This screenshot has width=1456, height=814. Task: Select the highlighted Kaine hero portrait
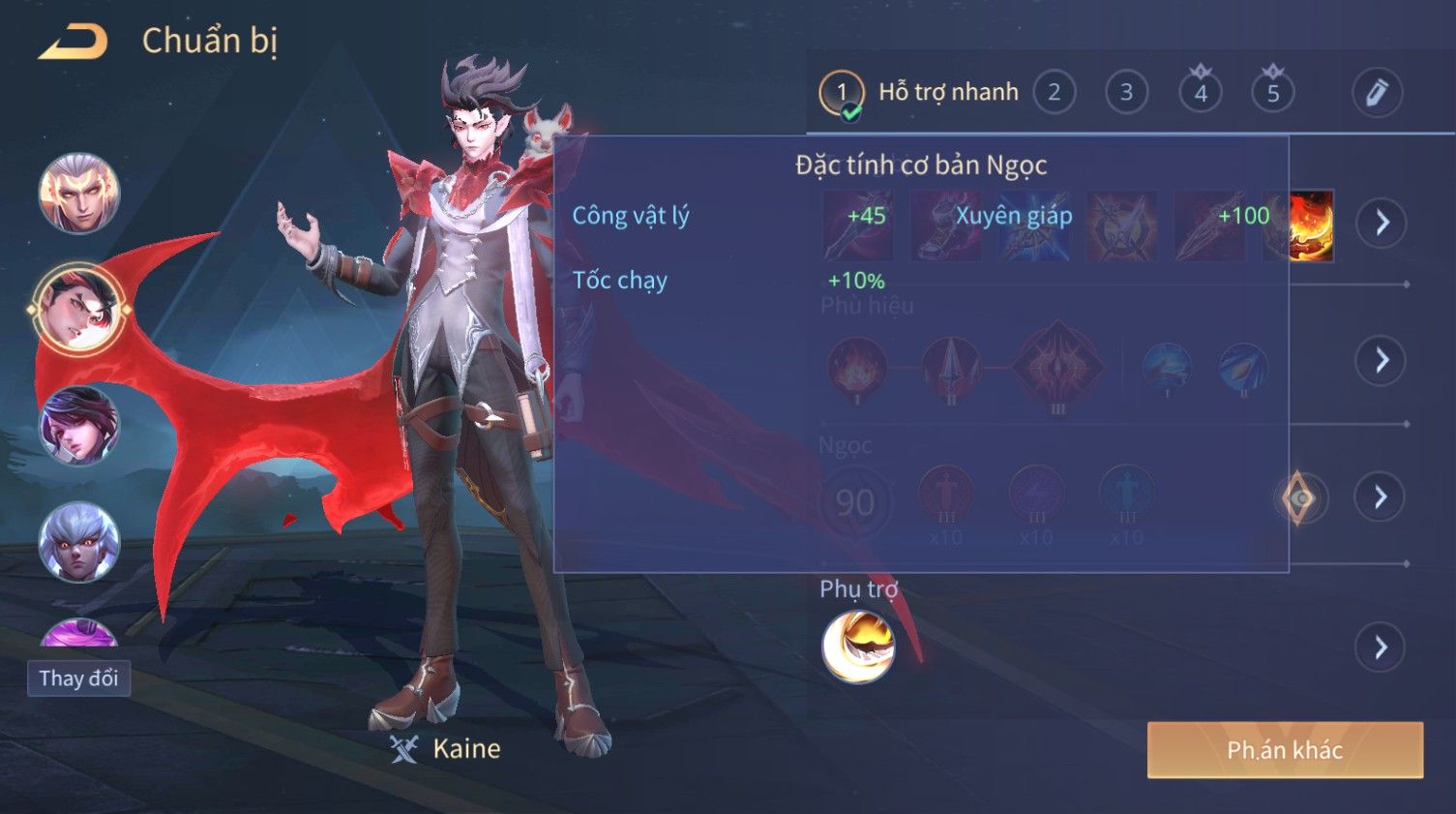[x=79, y=310]
